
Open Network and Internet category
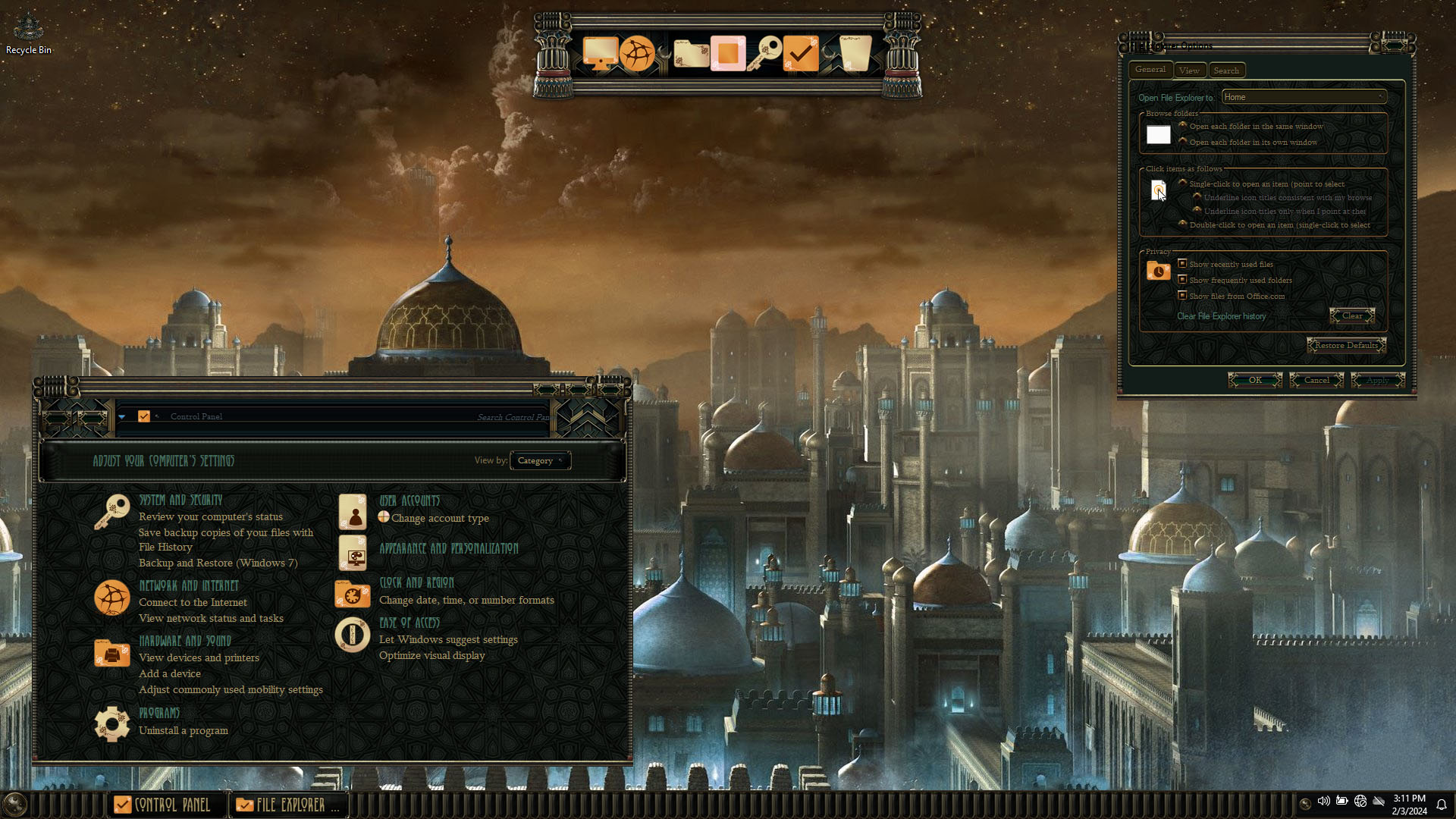click(x=189, y=586)
